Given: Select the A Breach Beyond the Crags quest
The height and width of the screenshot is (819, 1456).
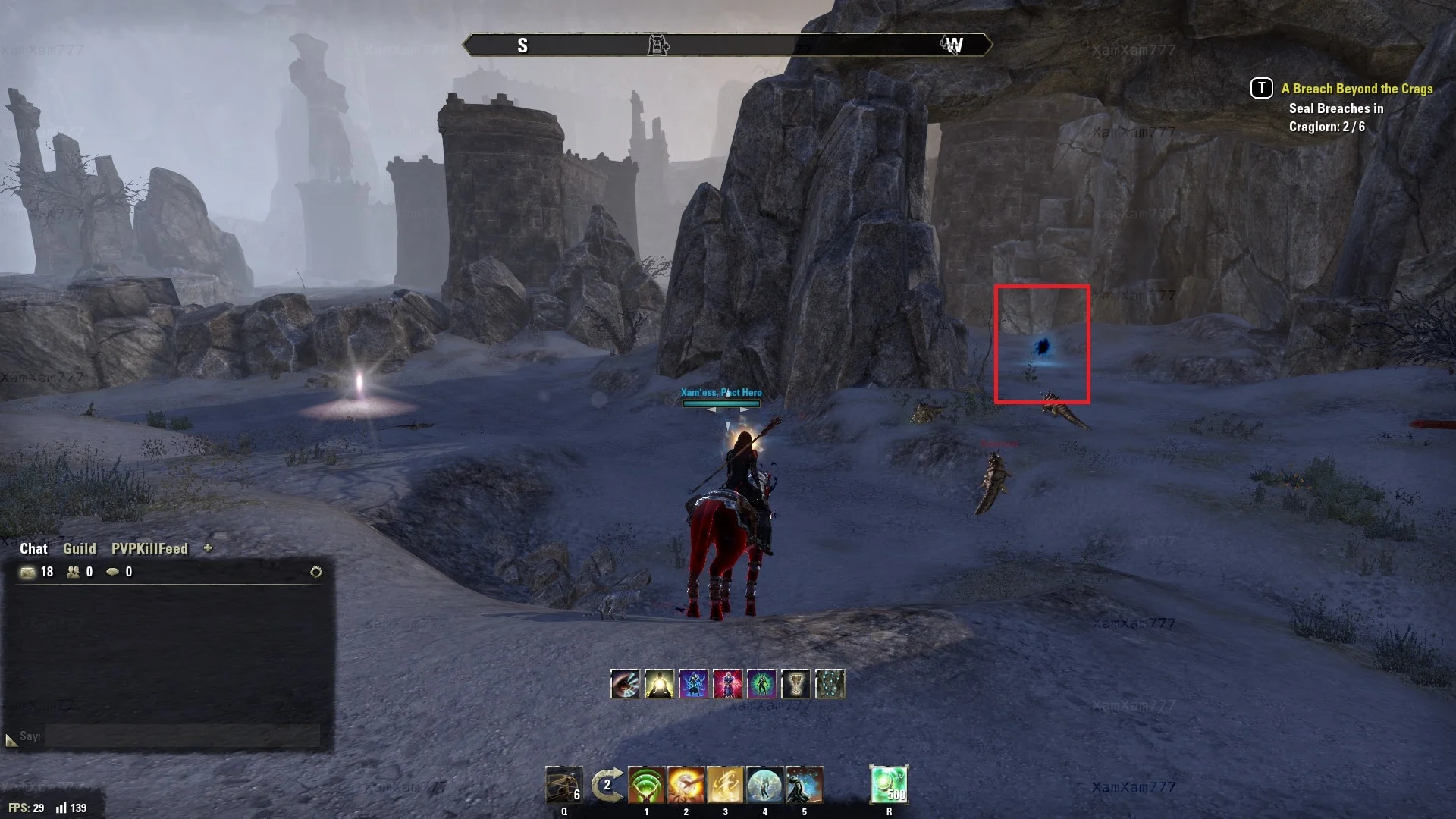Looking at the screenshot, I should pos(1357,89).
